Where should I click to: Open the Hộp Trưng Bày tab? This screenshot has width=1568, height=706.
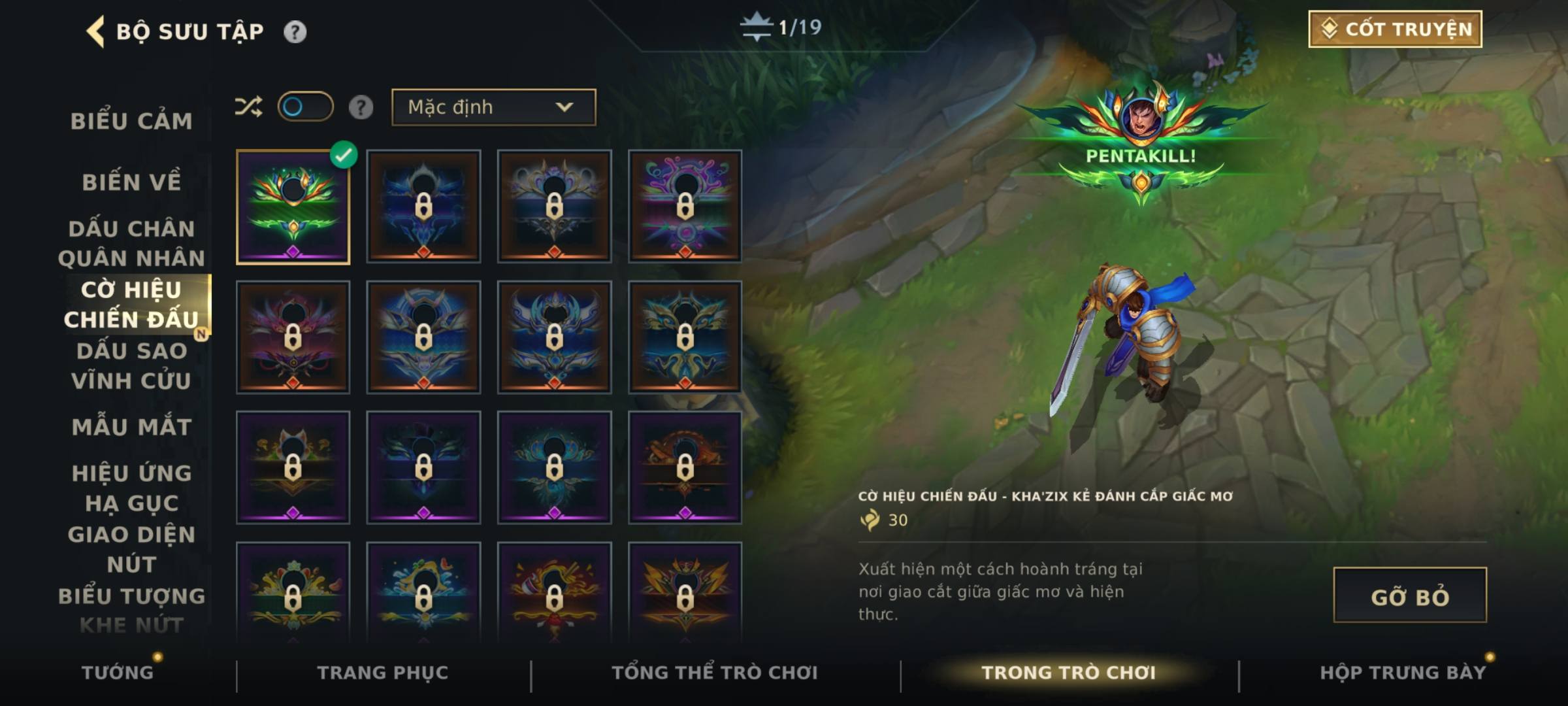[1403, 672]
